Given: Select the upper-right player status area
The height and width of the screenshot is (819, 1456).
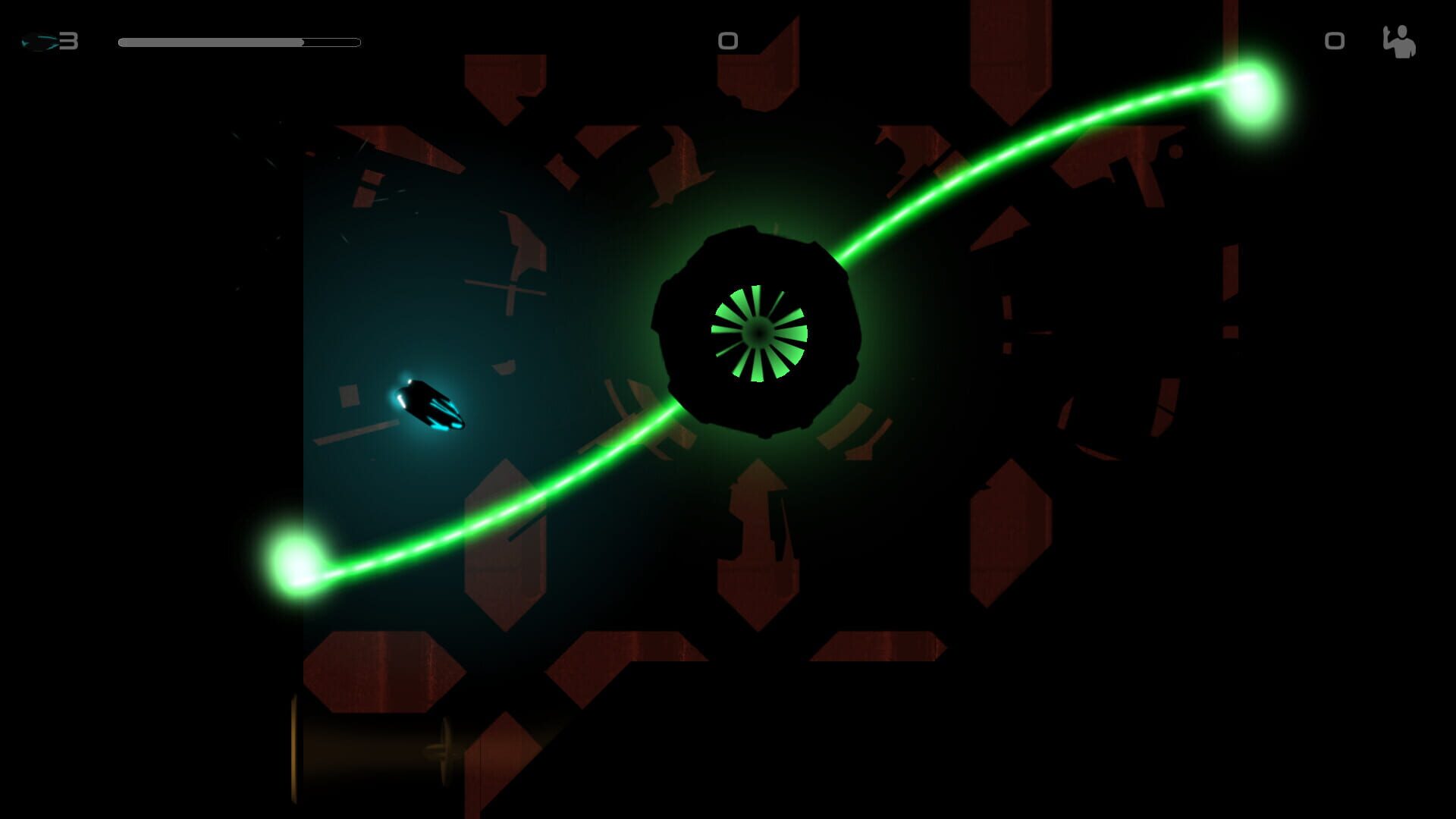Looking at the screenshot, I should click(1365, 42).
